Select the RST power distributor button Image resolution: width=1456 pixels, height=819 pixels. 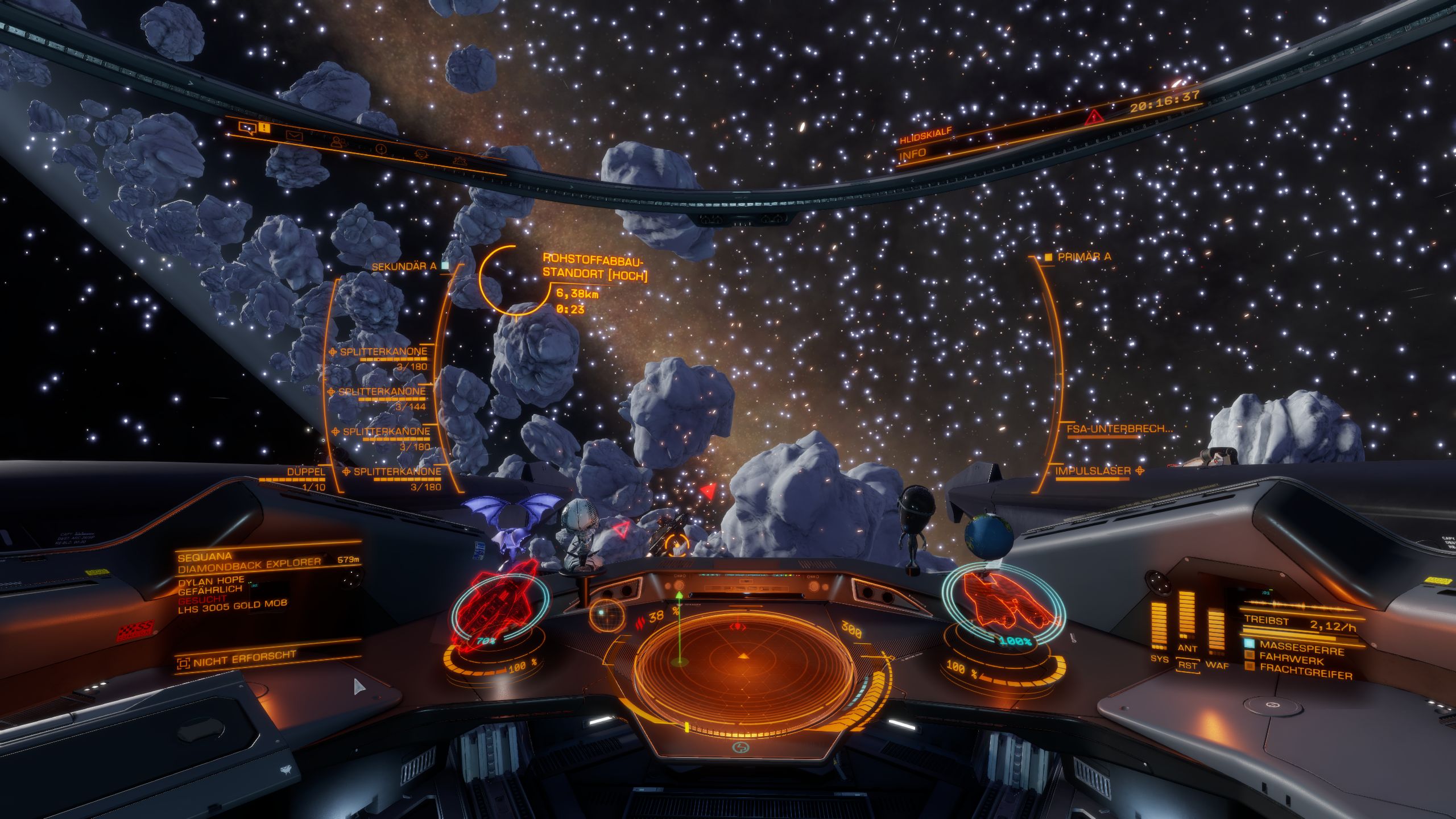tap(1188, 665)
